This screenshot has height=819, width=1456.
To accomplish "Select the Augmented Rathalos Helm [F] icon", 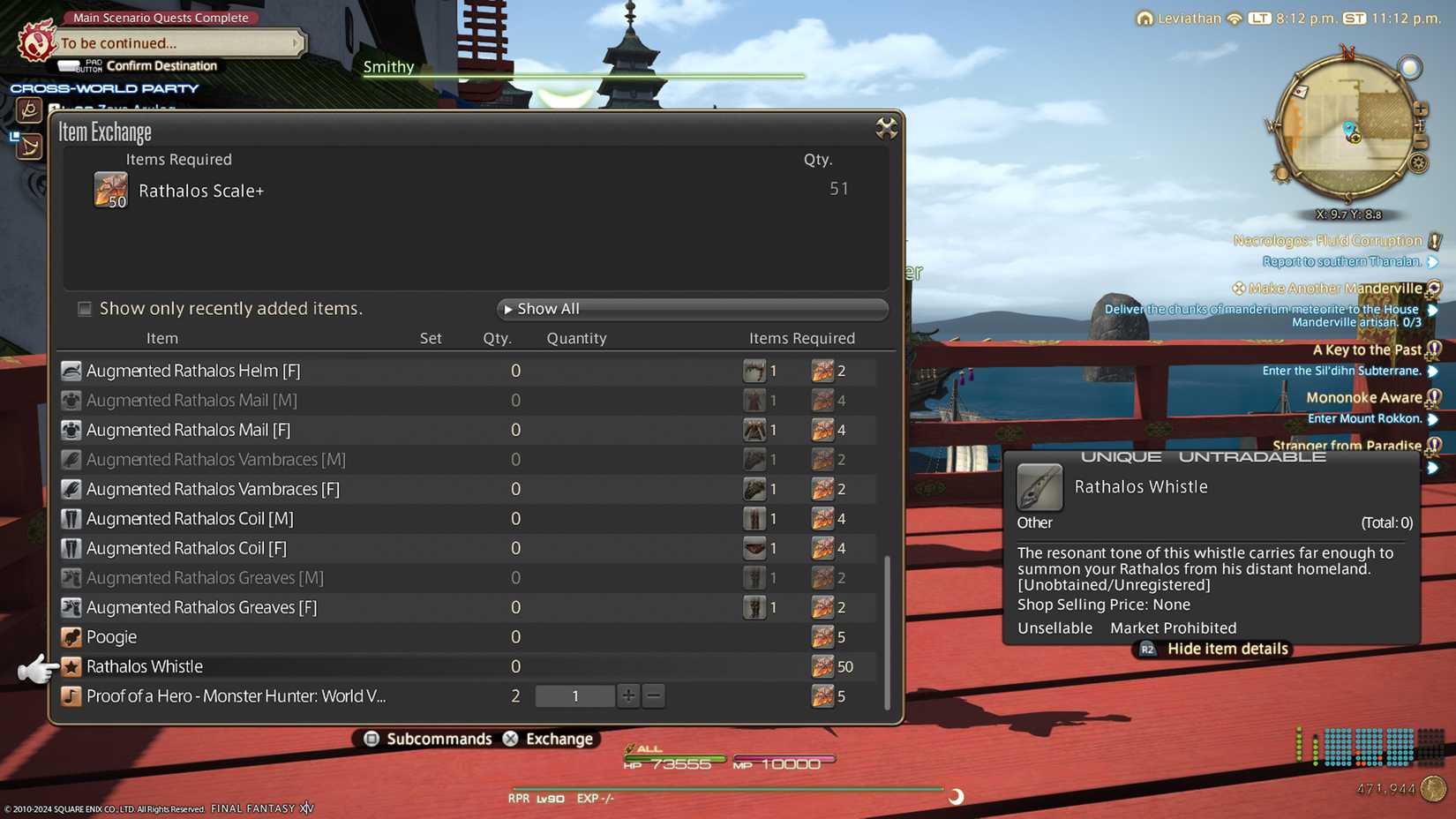I will 71,370.
